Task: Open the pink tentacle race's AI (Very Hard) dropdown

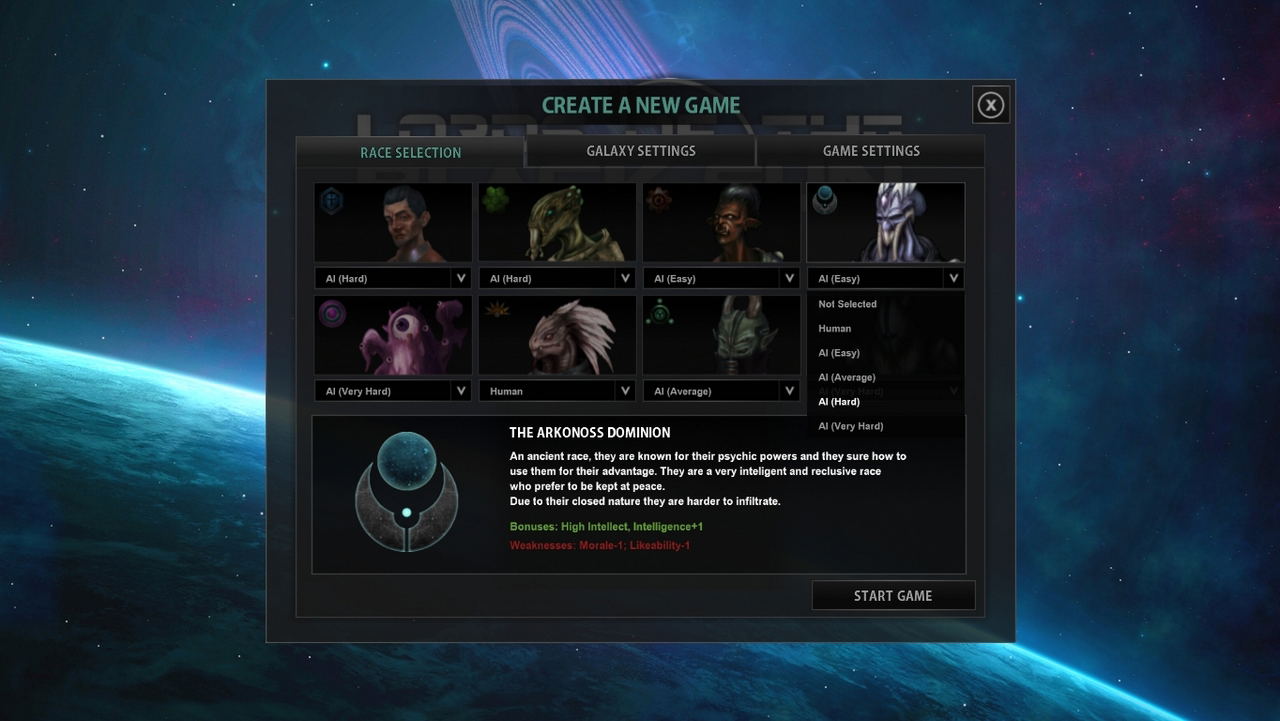Action: point(393,391)
